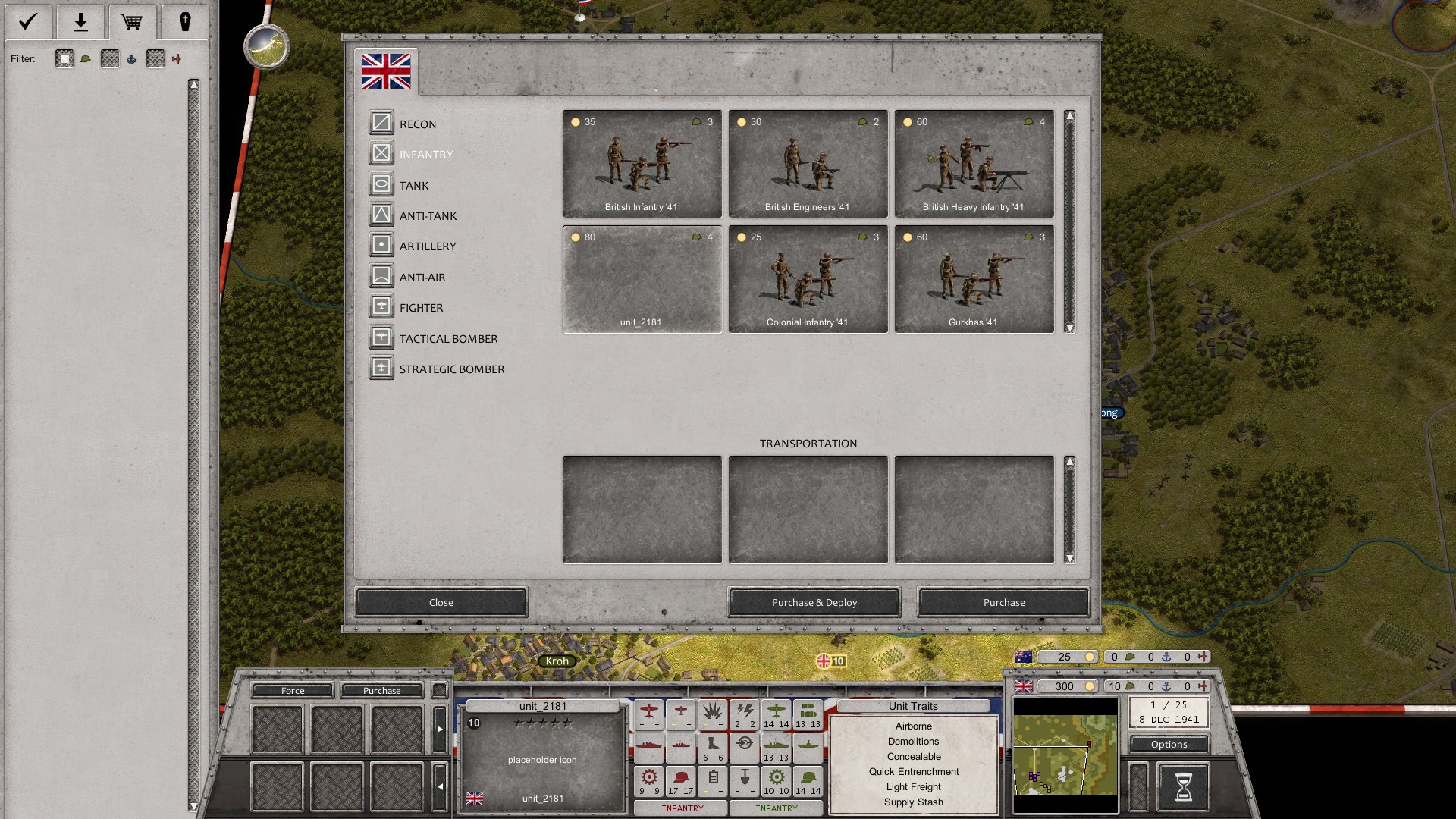Select the TANK category icon
This screenshot has width=1456, height=819.
click(381, 184)
